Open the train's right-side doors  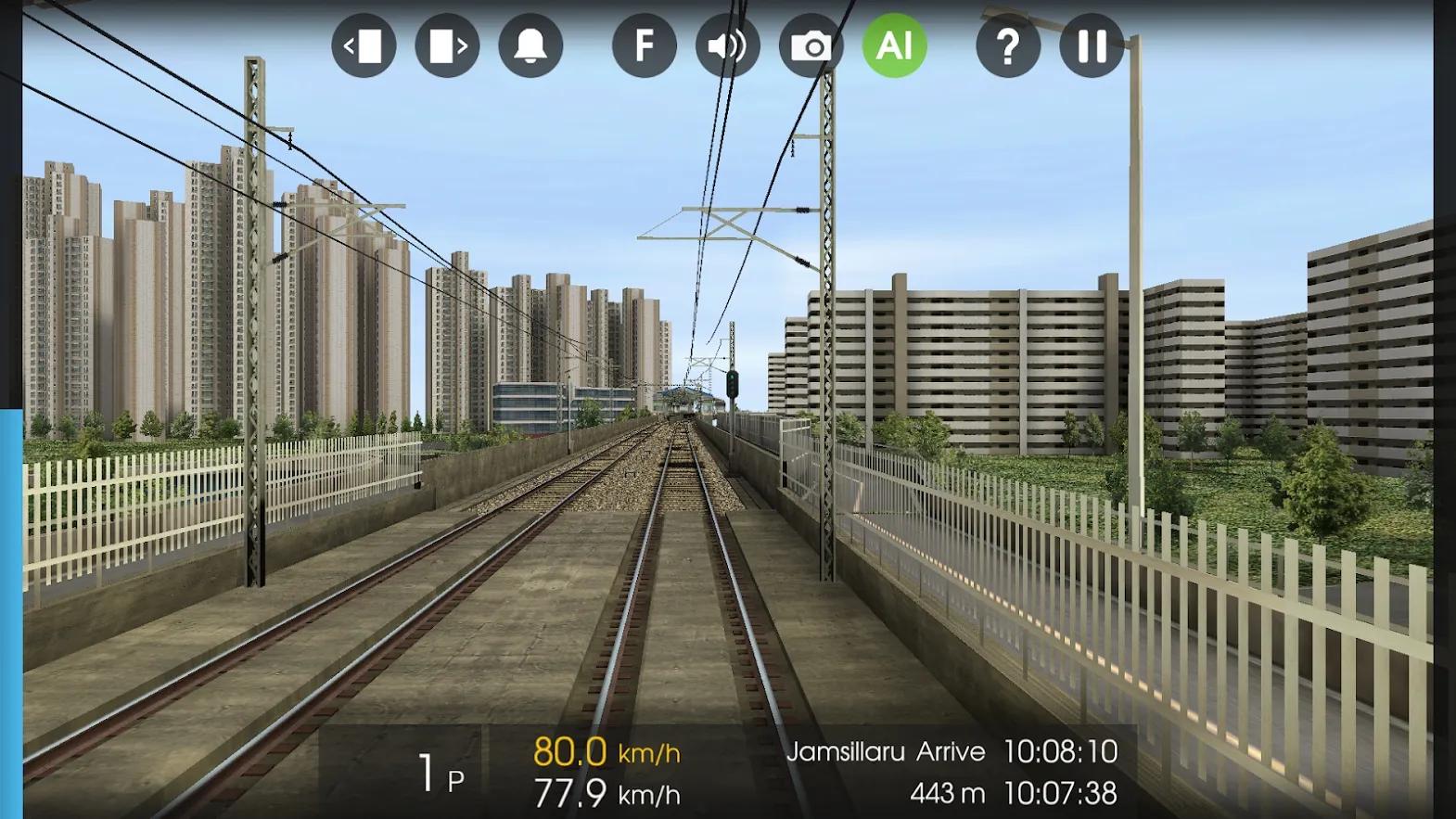[448, 45]
